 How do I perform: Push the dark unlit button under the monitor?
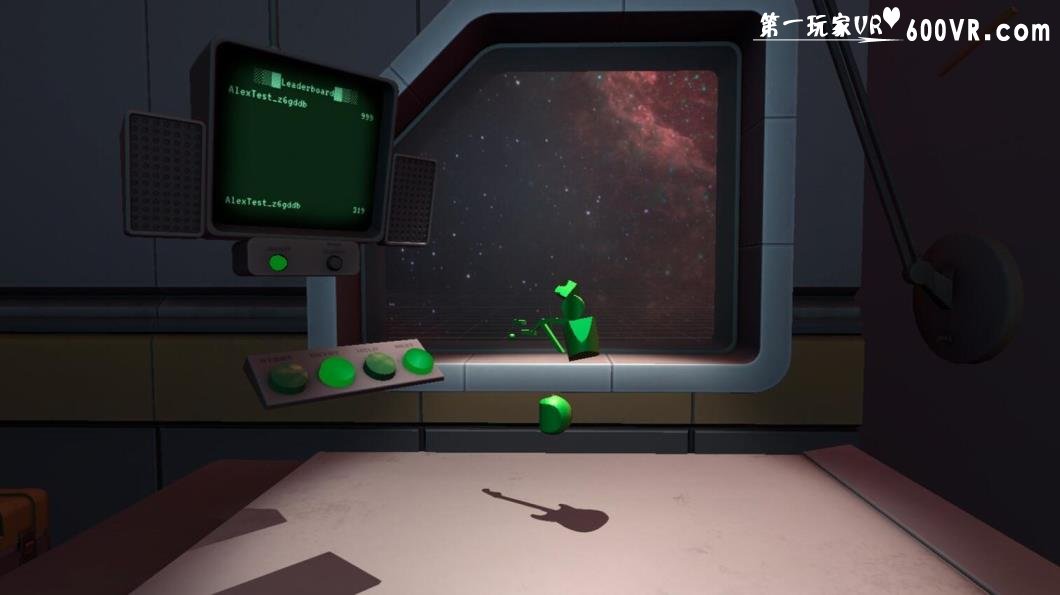pyautogui.click(x=334, y=263)
